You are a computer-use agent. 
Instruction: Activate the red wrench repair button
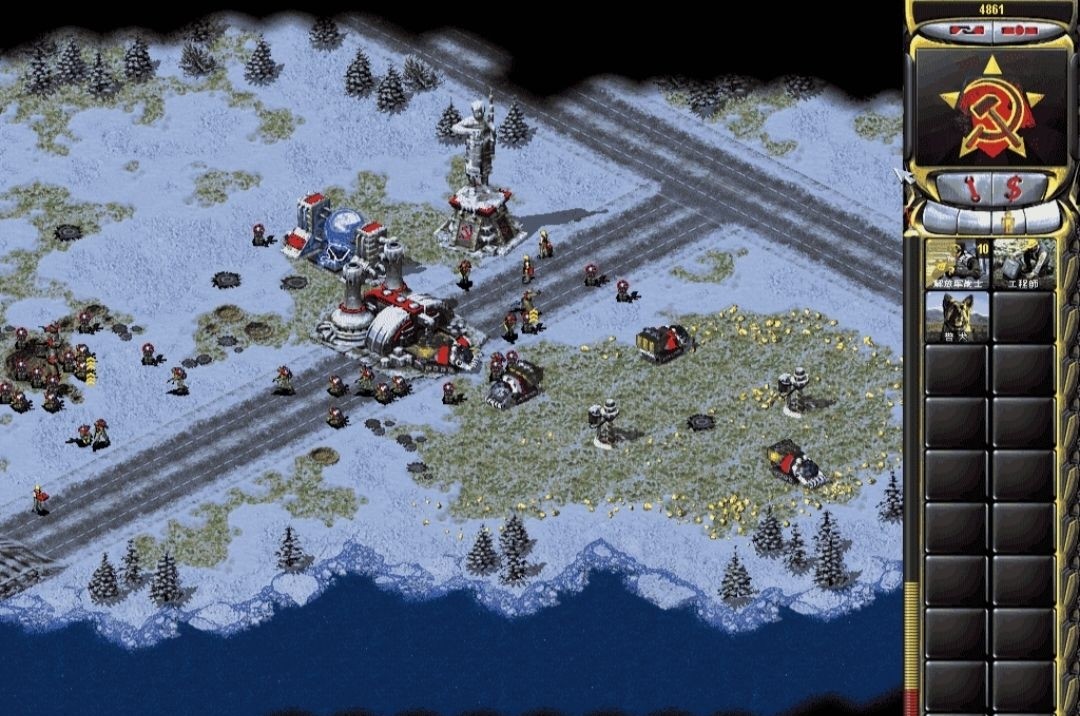pos(972,187)
